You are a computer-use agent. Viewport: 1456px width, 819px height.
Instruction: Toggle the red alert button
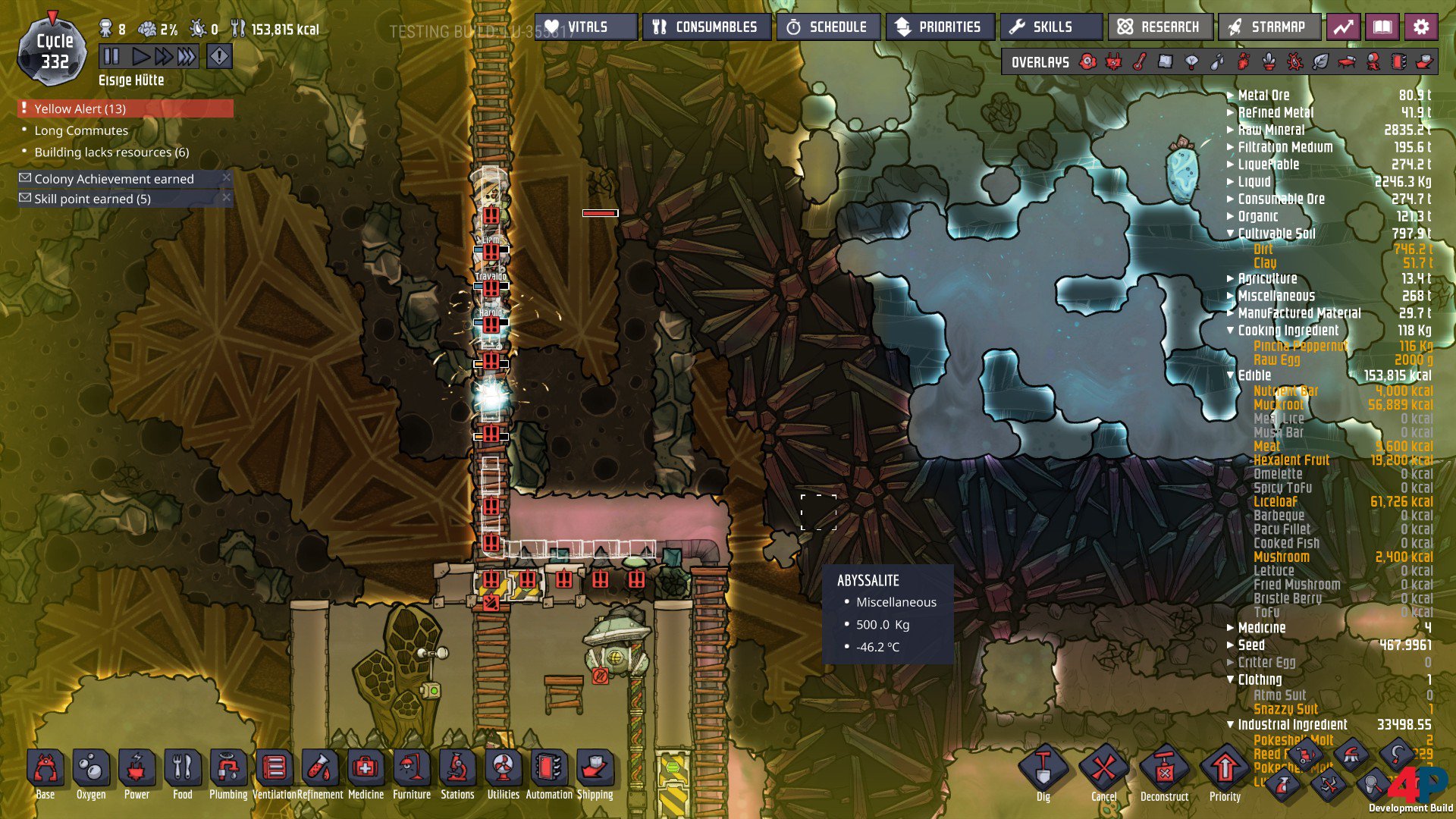219,56
